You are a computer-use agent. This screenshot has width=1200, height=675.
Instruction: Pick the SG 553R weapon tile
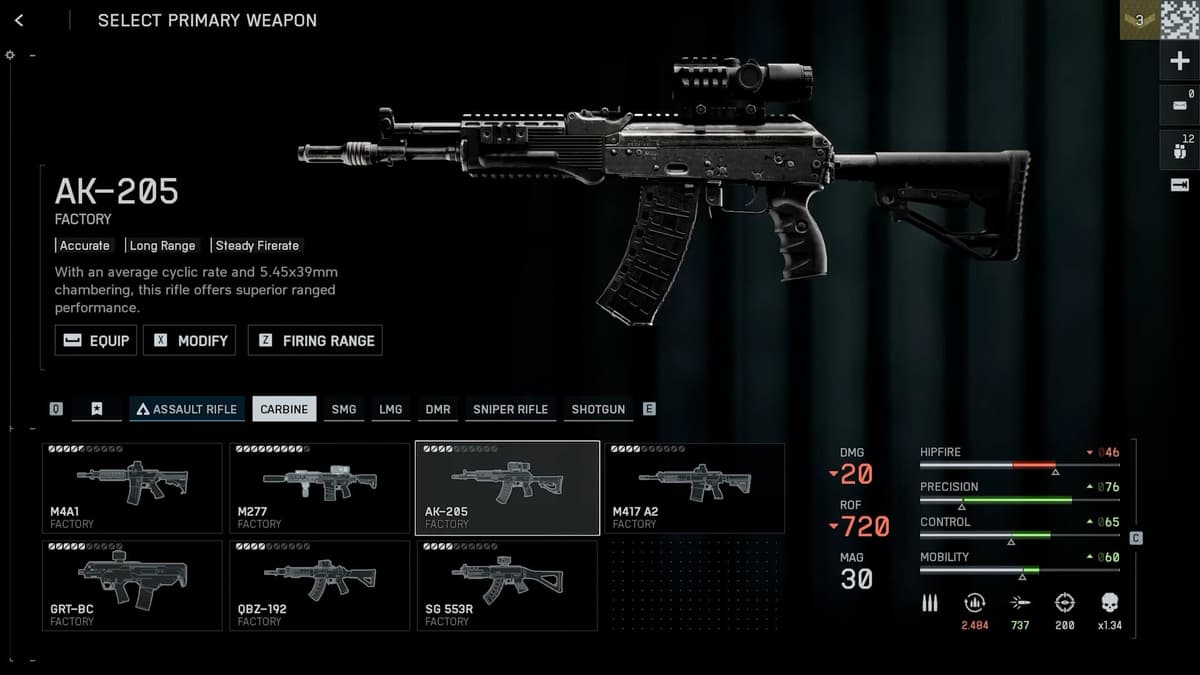tap(507, 585)
